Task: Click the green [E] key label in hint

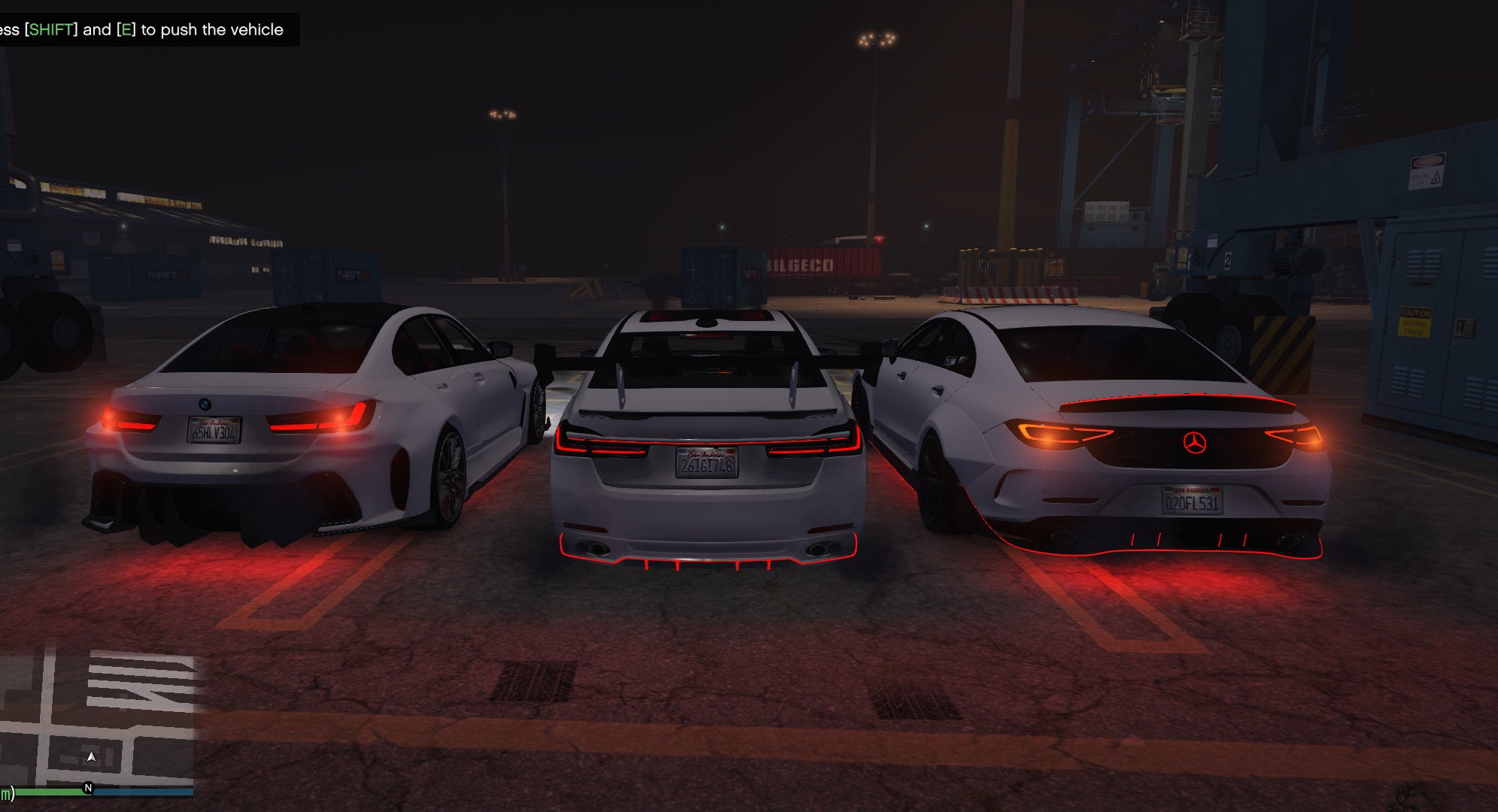Action: click(125, 29)
